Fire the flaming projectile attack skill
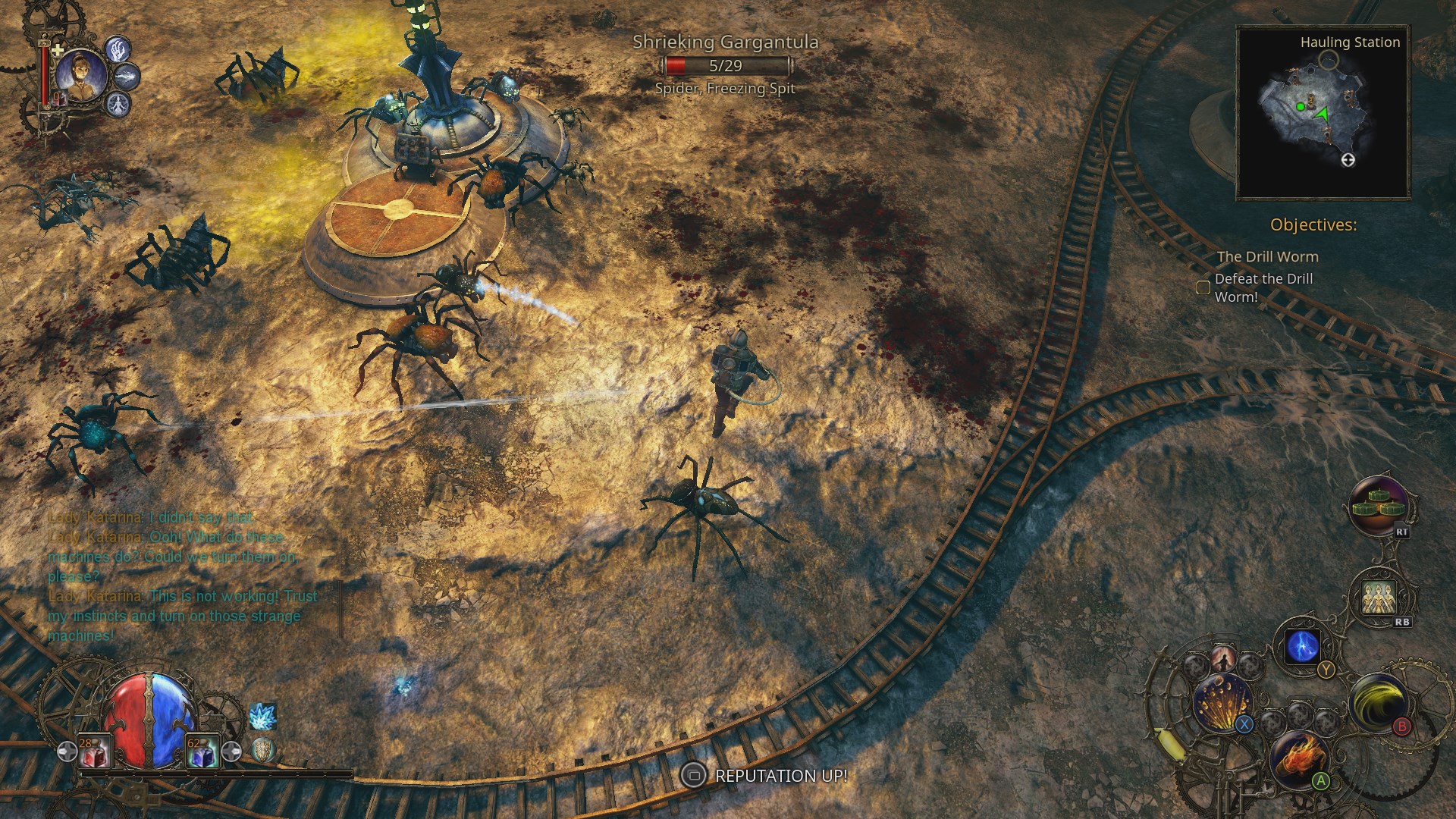1456x819 pixels. pos(1299,758)
